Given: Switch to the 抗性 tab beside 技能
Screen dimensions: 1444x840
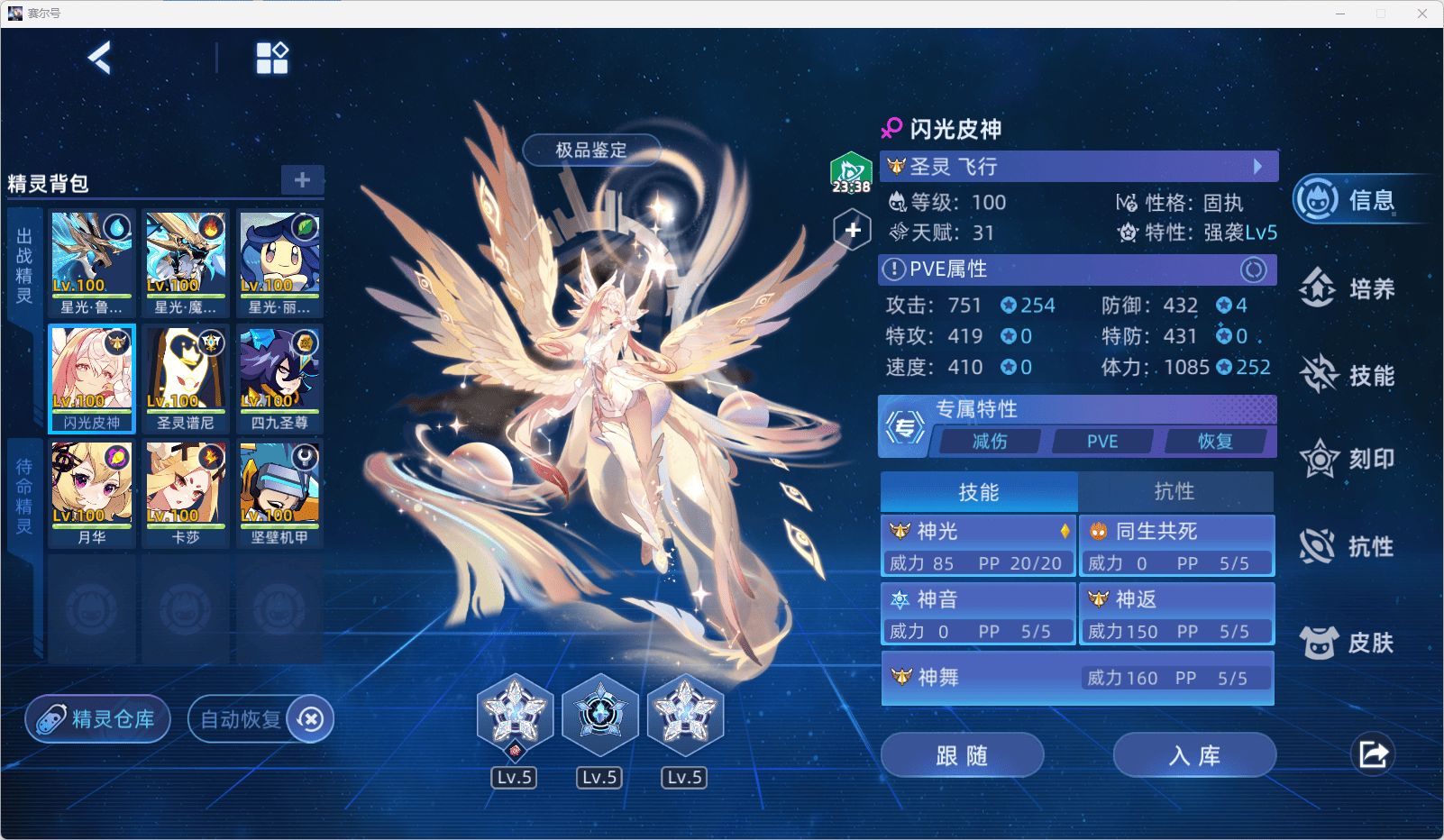Looking at the screenshot, I should click(1174, 491).
